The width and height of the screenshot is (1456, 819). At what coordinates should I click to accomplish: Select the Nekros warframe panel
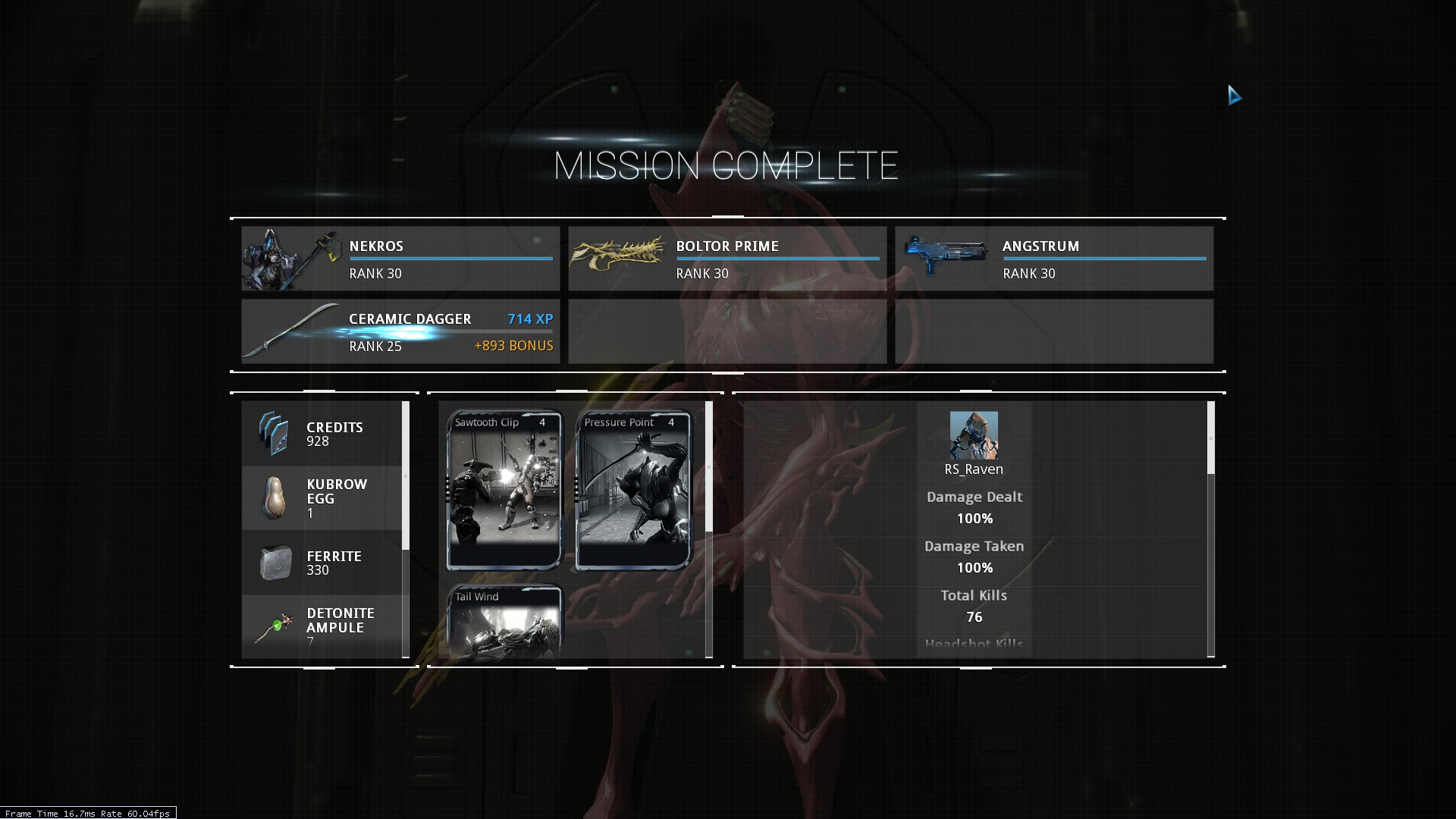pos(400,259)
